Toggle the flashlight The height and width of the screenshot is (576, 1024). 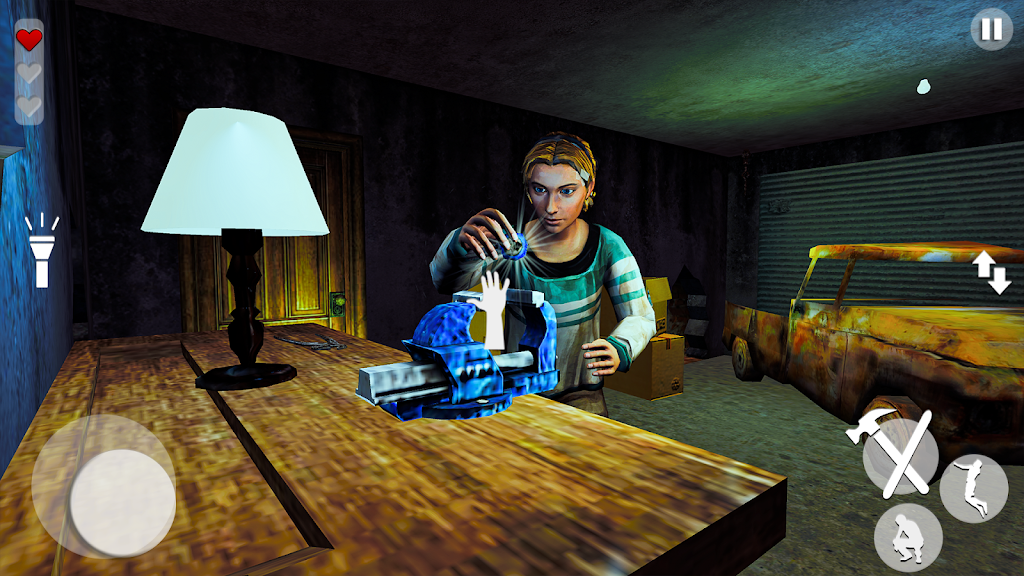[x=42, y=251]
